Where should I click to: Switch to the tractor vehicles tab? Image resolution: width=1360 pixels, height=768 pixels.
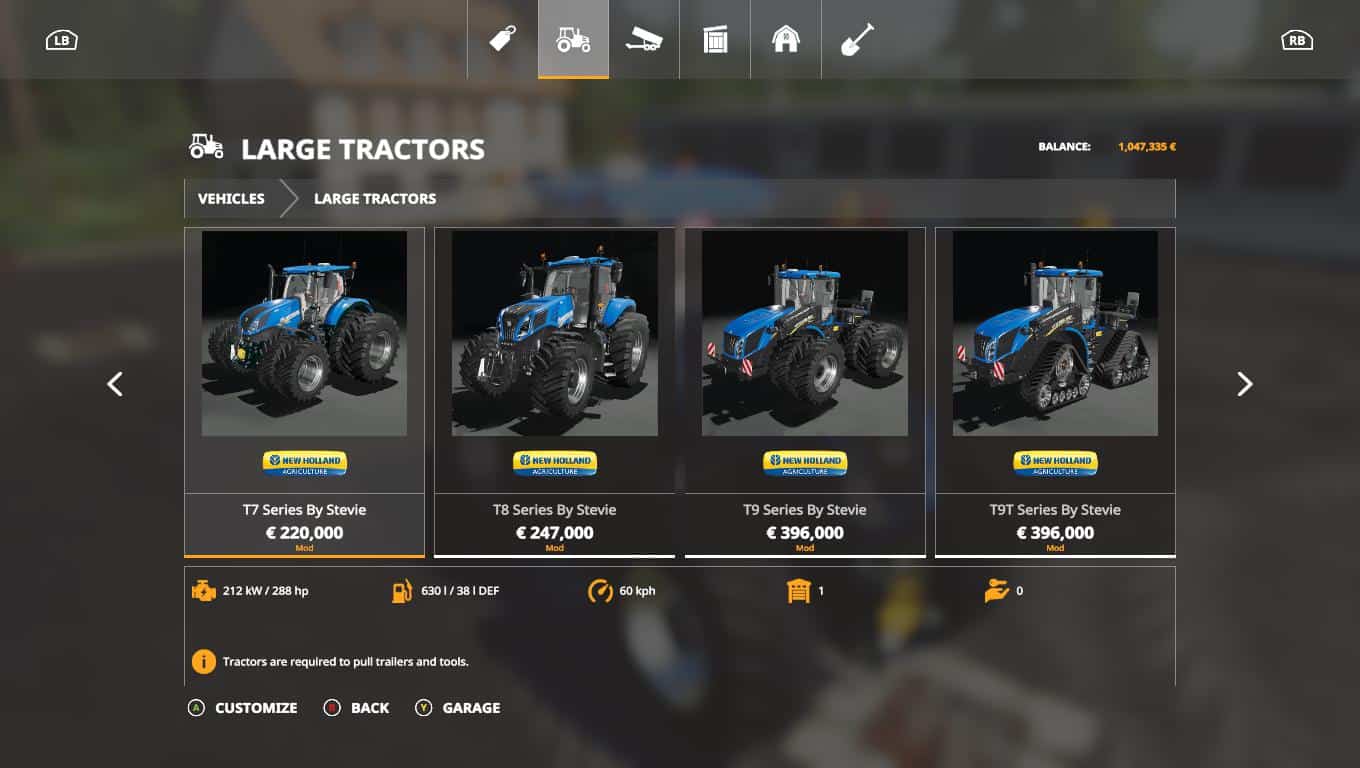tap(573, 40)
